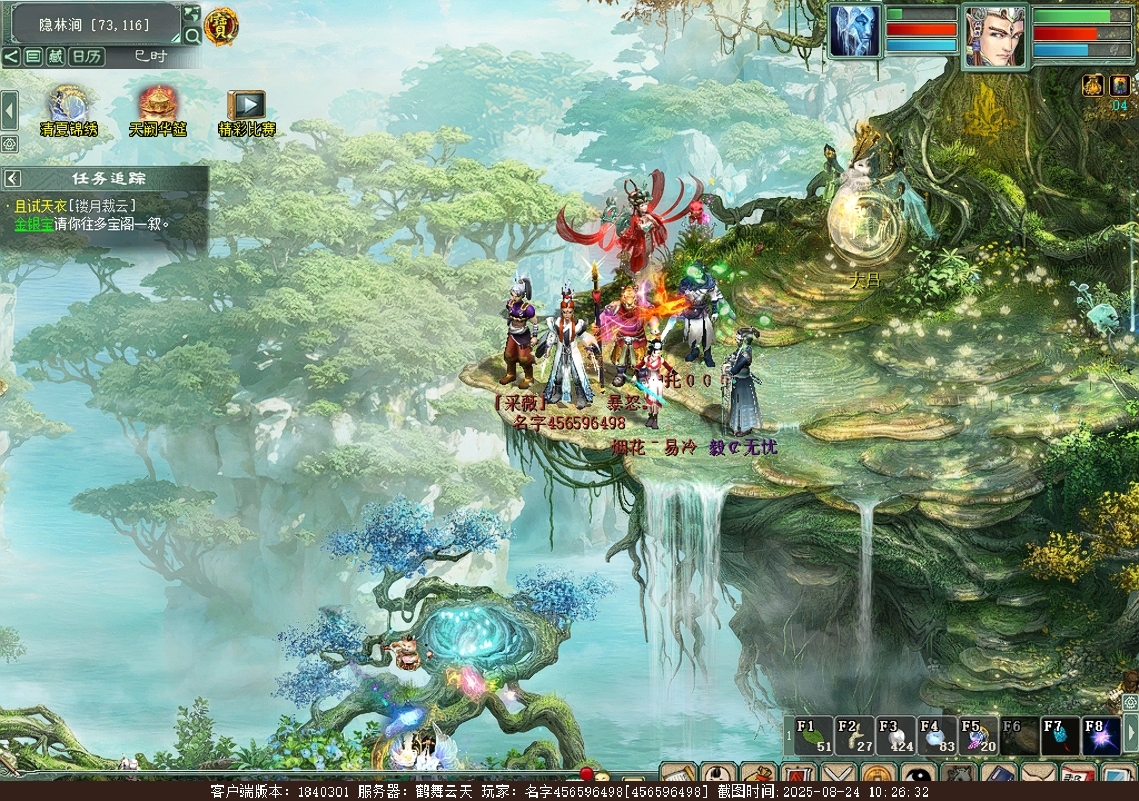Collapse the 任务追踪 quest tracker panel
1139x801 pixels.
click(x=12, y=178)
